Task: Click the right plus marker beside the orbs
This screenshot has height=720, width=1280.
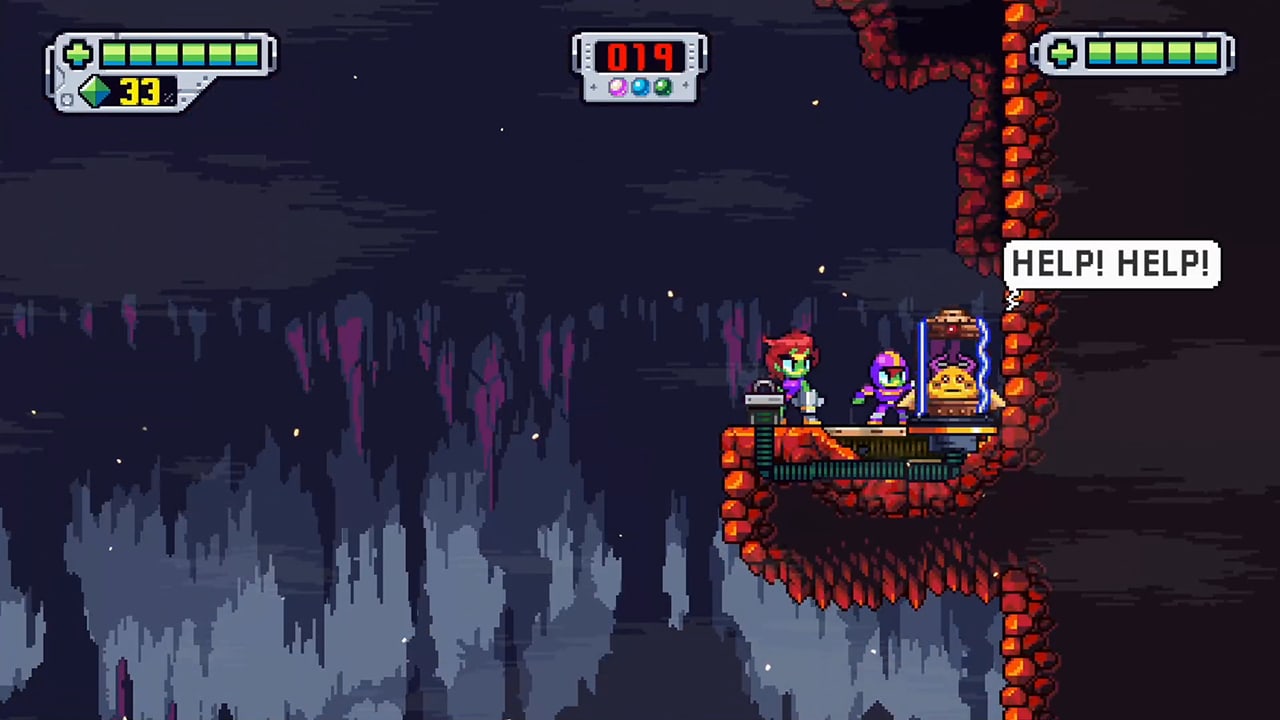Action: [685, 86]
